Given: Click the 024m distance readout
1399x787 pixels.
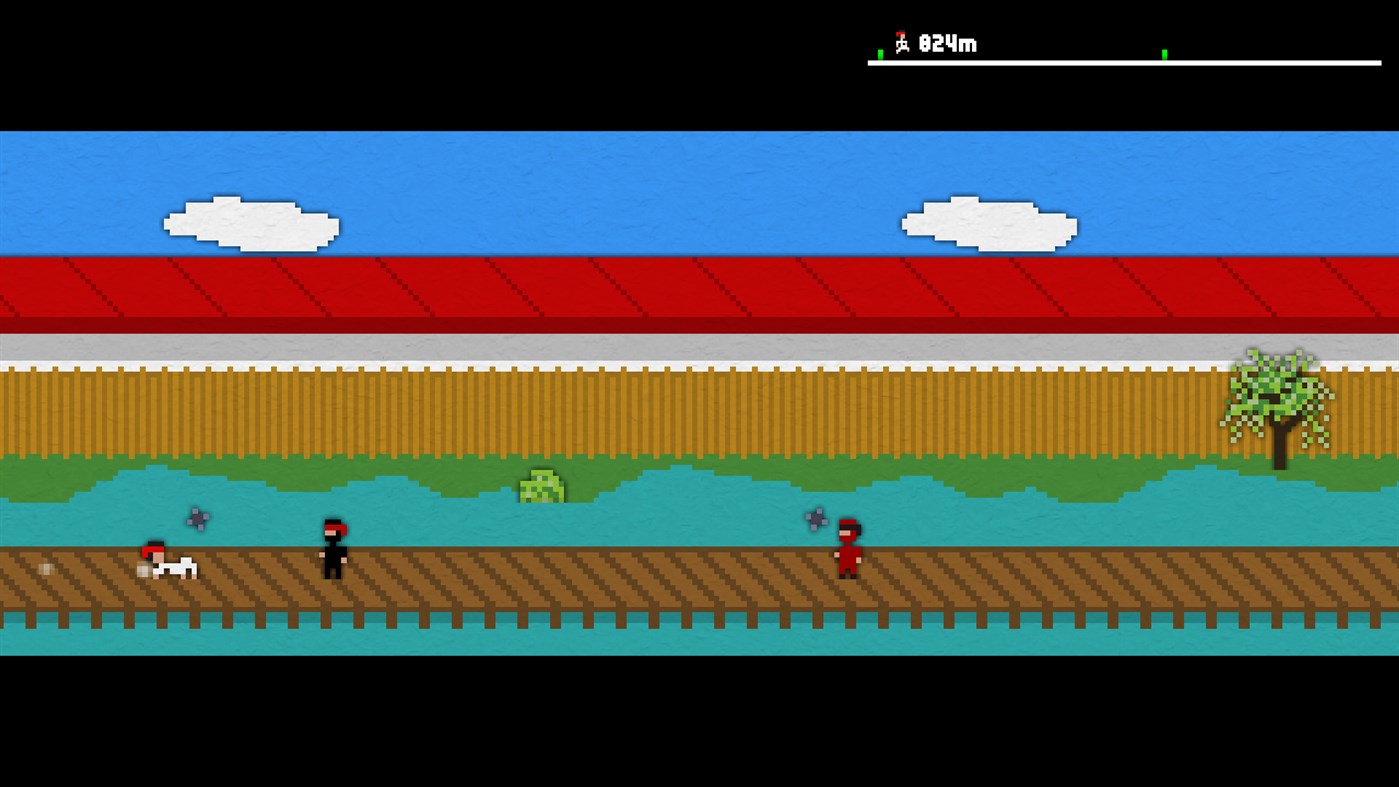Looking at the screenshot, I should click(945, 43).
